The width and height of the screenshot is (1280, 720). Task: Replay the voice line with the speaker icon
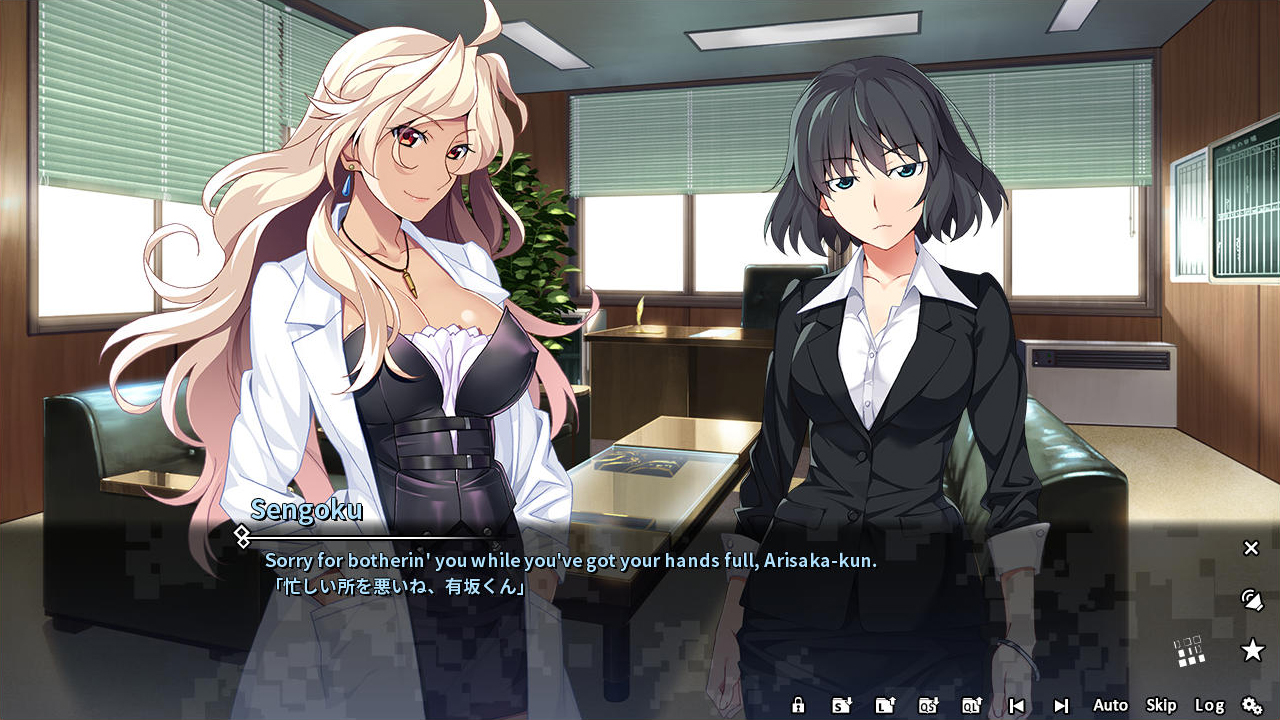pyautogui.click(x=1251, y=602)
